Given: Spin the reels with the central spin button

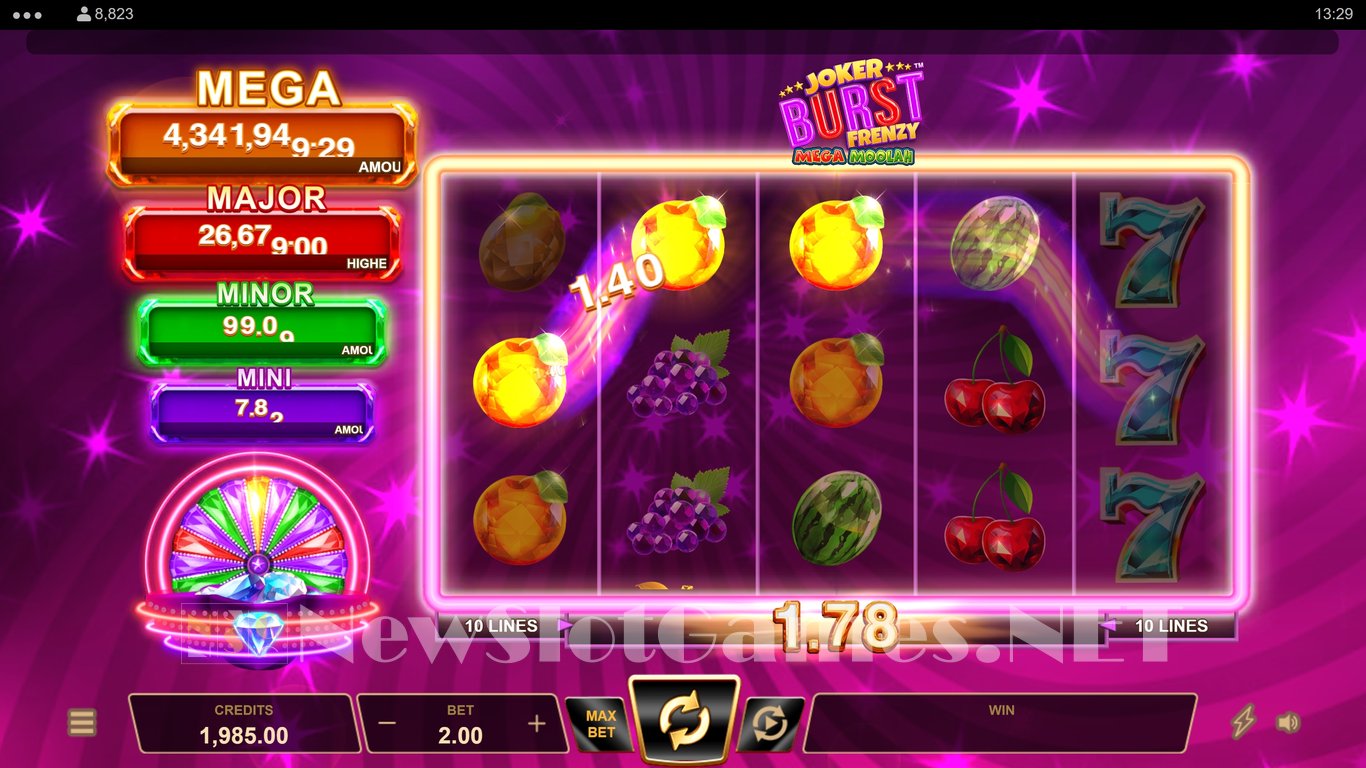Looking at the screenshot, I should pyautogui.click(x=685, y=721).
